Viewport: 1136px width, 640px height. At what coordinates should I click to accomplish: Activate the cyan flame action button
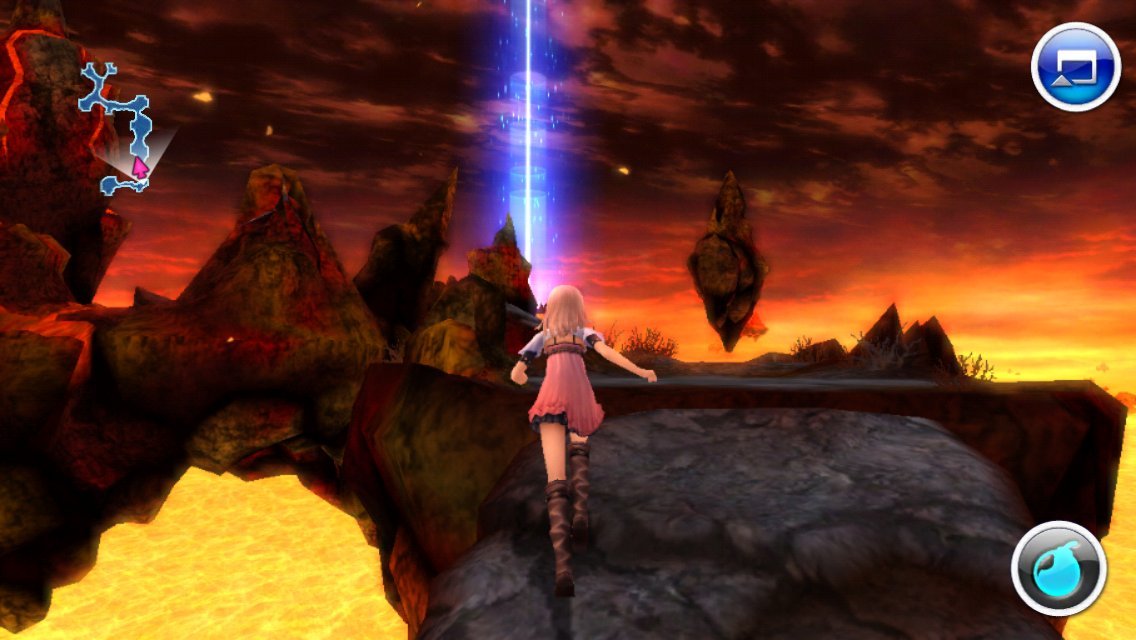tap(1058, 568)
